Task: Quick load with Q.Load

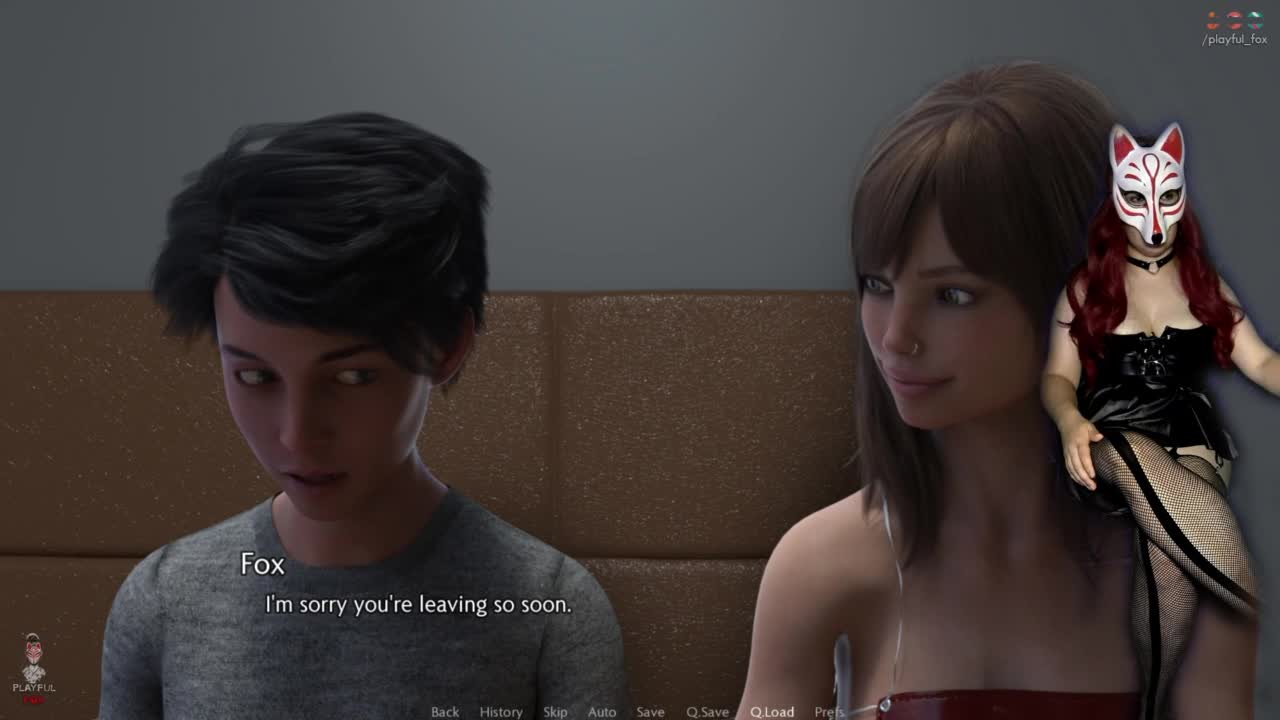Action: [772, 712]
